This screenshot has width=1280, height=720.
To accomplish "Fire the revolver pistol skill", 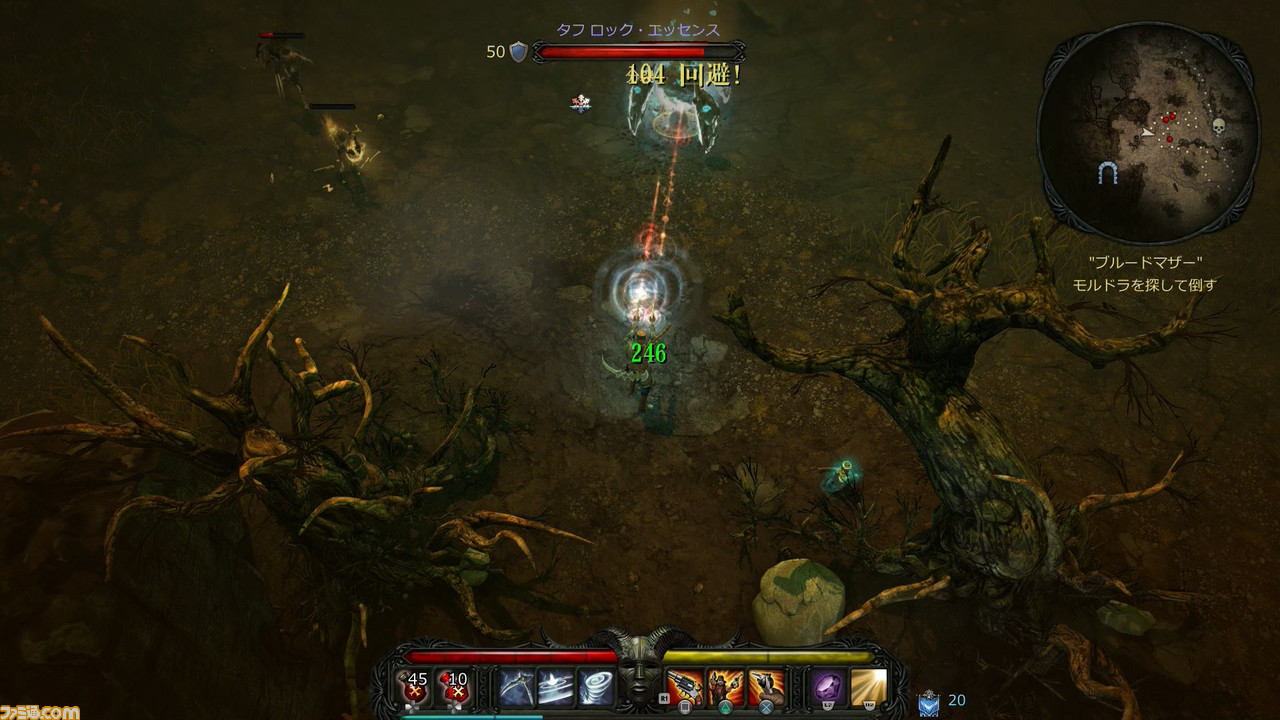I will (x=685, y=688).
